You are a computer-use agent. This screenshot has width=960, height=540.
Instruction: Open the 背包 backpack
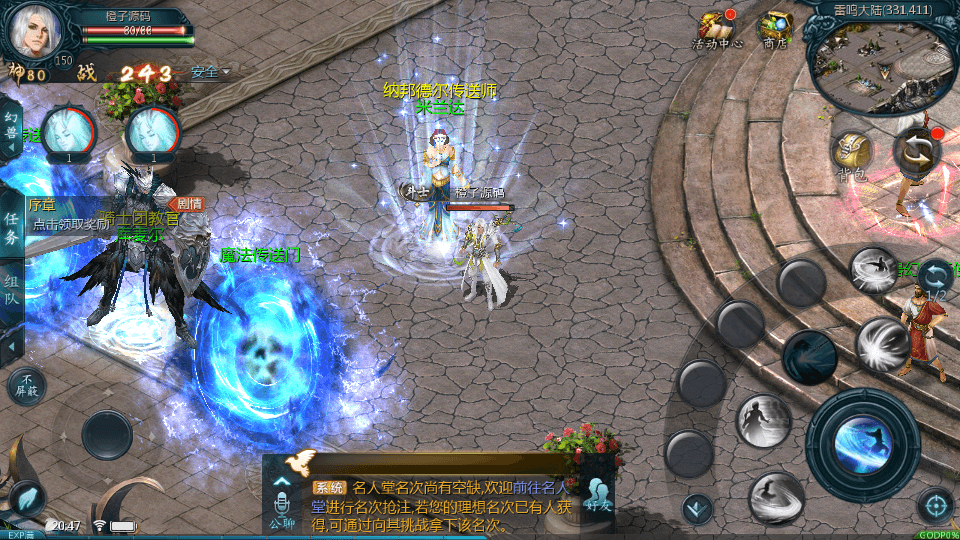852,155
